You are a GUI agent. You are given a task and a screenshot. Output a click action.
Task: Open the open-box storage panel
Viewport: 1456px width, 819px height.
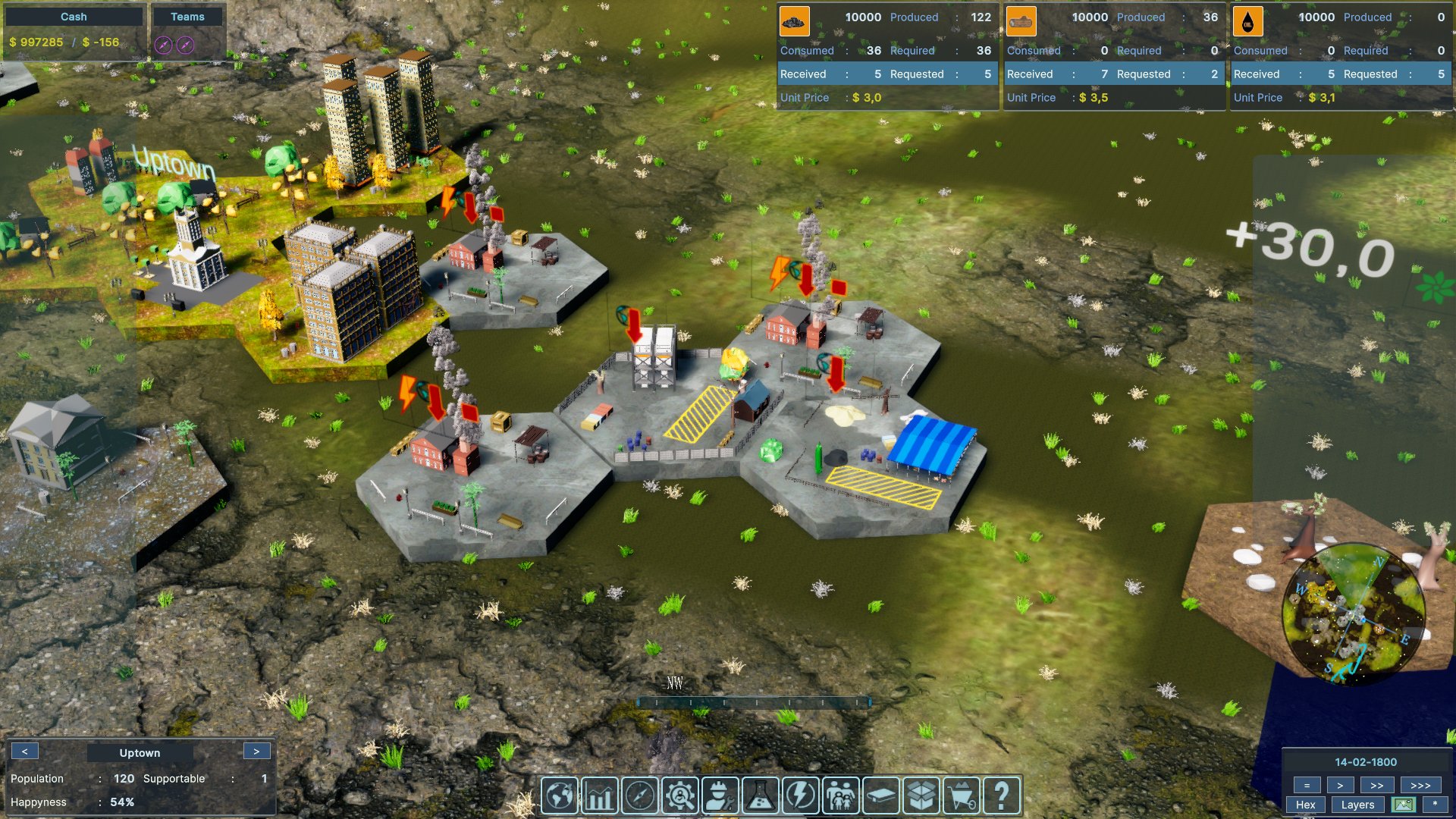click(921, 796)
